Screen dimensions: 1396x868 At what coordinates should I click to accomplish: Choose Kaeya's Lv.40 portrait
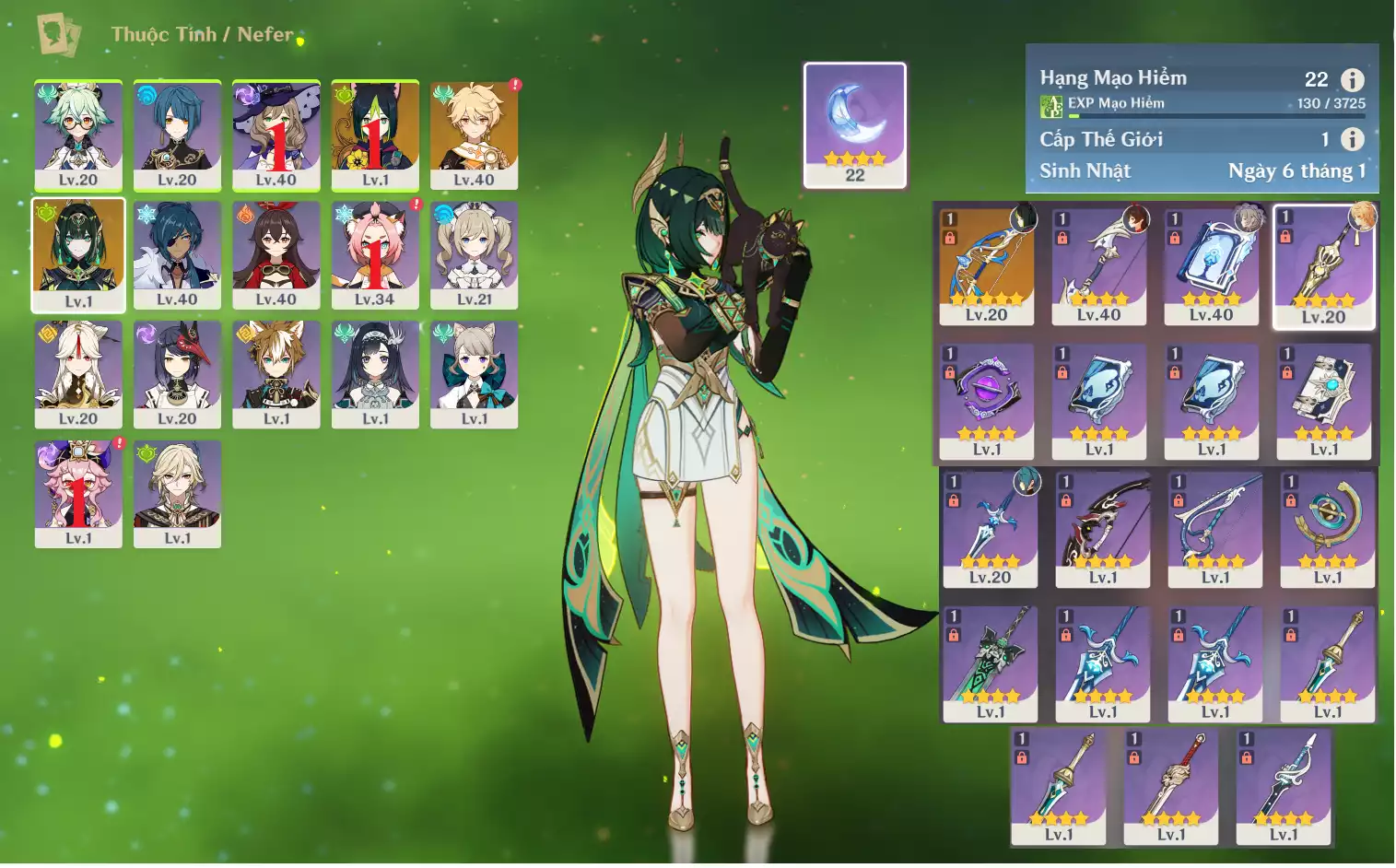pyautogui.click(x=177, y=255)
